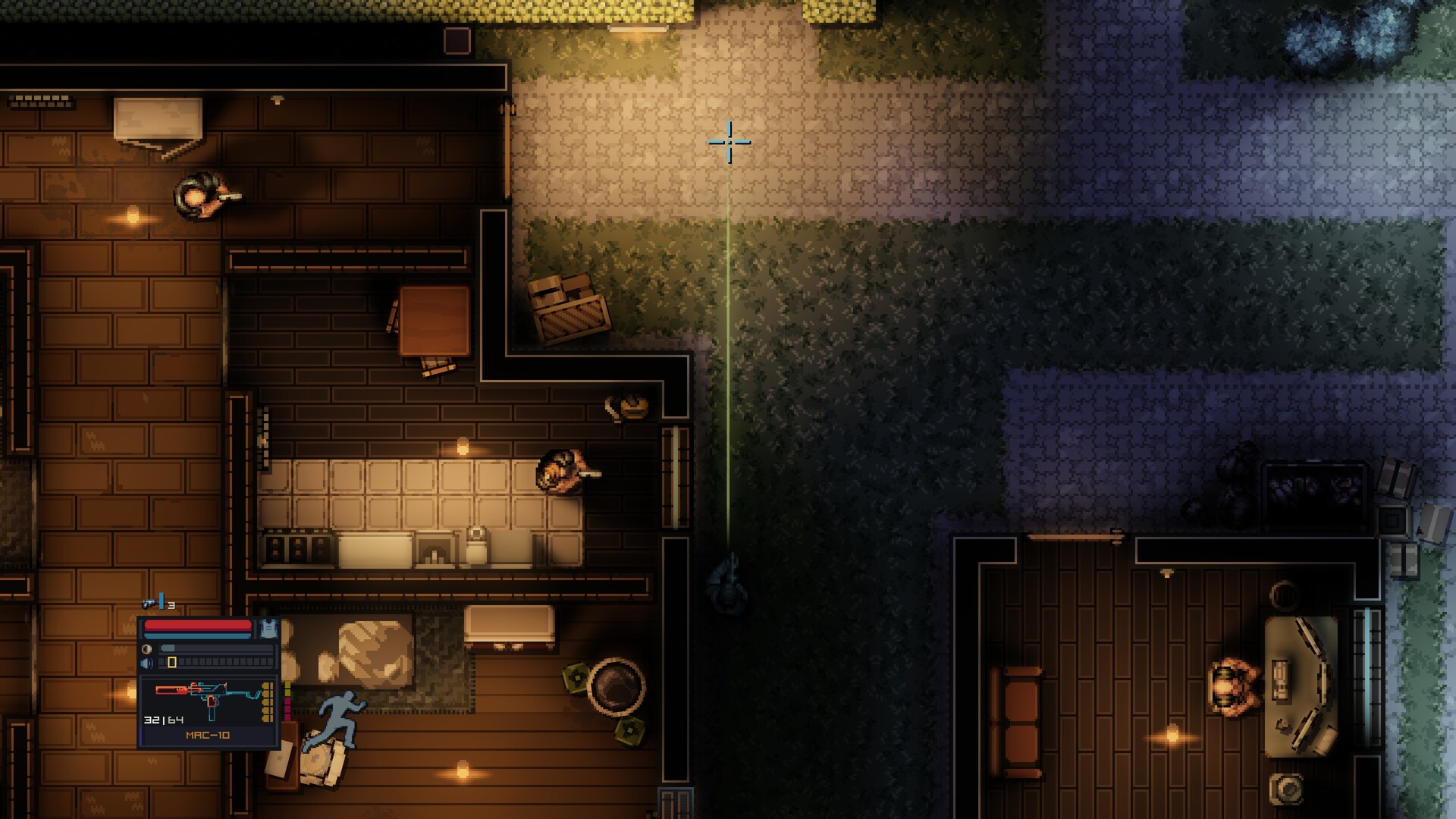Screen dimensions: 1456x819
Task: Click the light icon next to the visibility meter
Action: (146, 648)
